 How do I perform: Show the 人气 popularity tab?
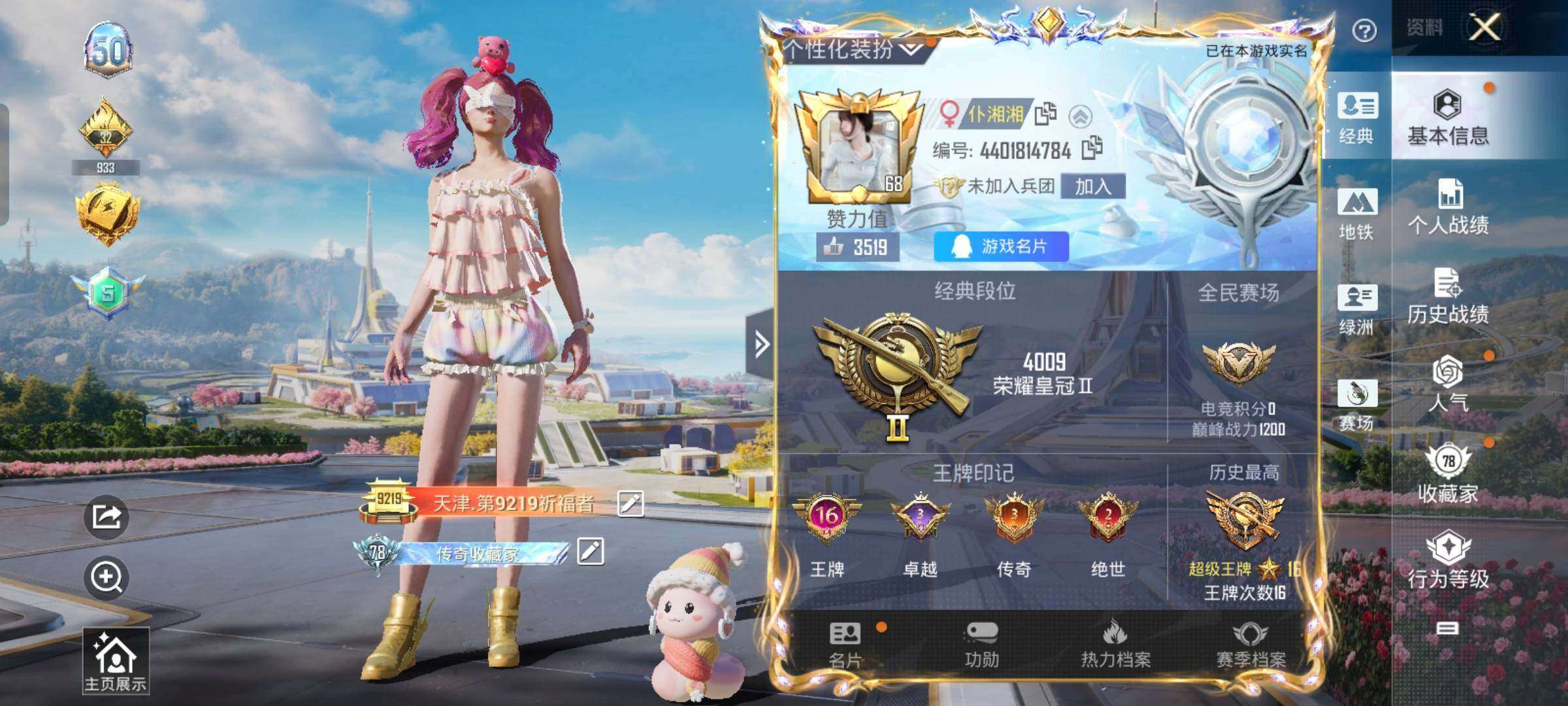pyautogui.click(x=1448, y=384)
